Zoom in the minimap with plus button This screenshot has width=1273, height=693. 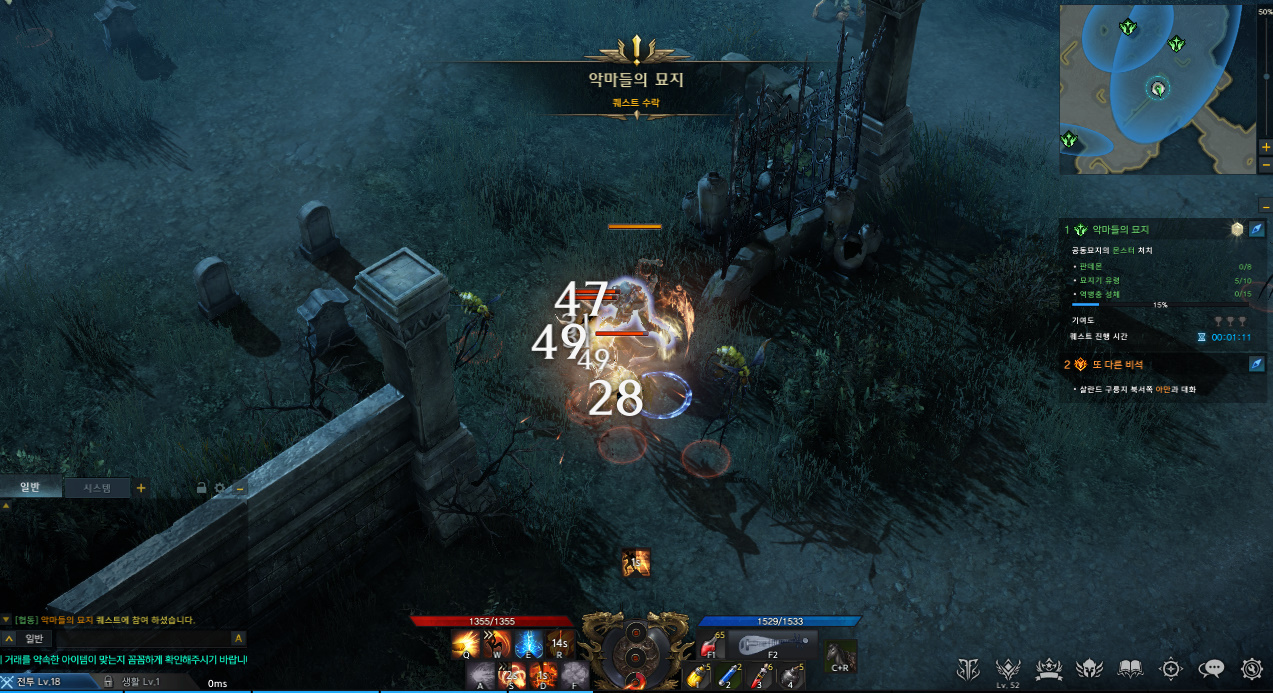pyautogui.click(x=1266, y=147)
